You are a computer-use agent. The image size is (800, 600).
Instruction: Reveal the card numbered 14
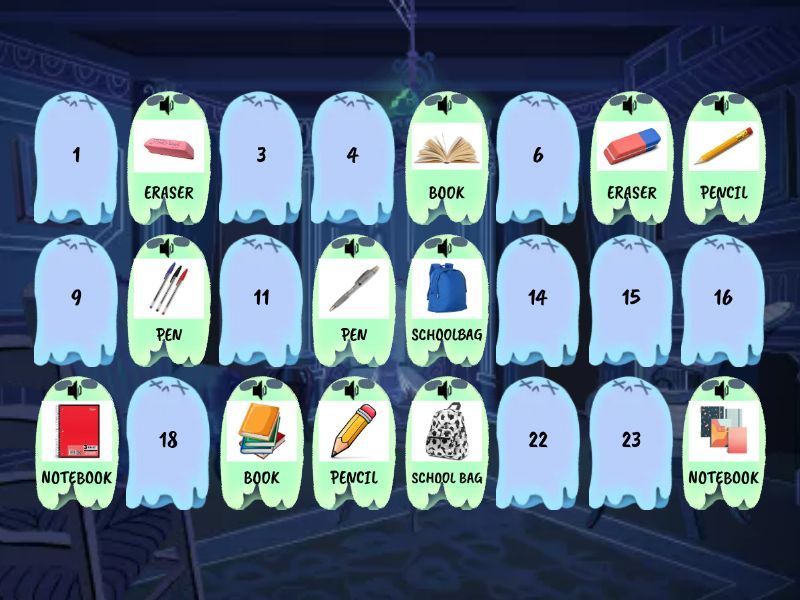click(538, 298)
